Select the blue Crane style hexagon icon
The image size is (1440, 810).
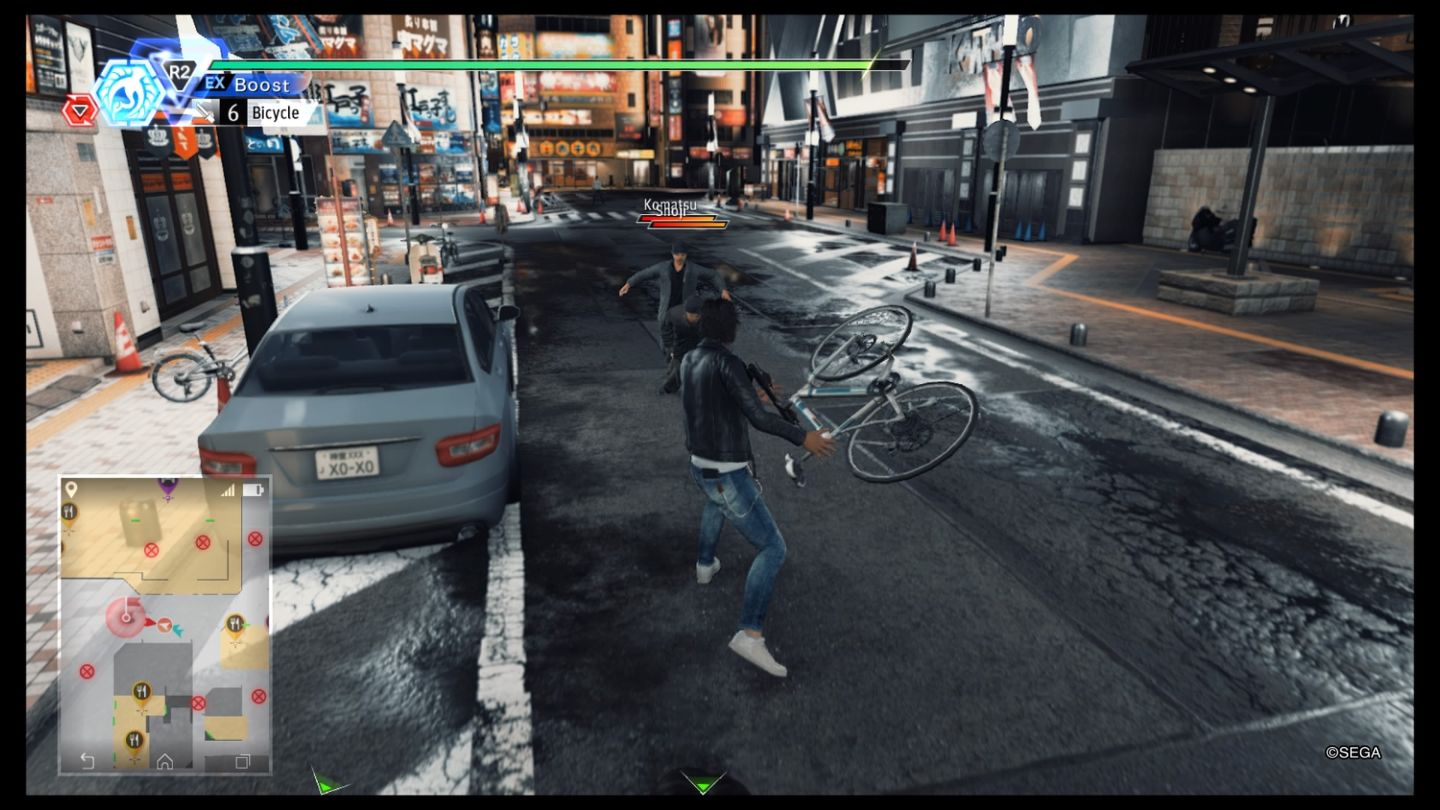tap(129, 93)
